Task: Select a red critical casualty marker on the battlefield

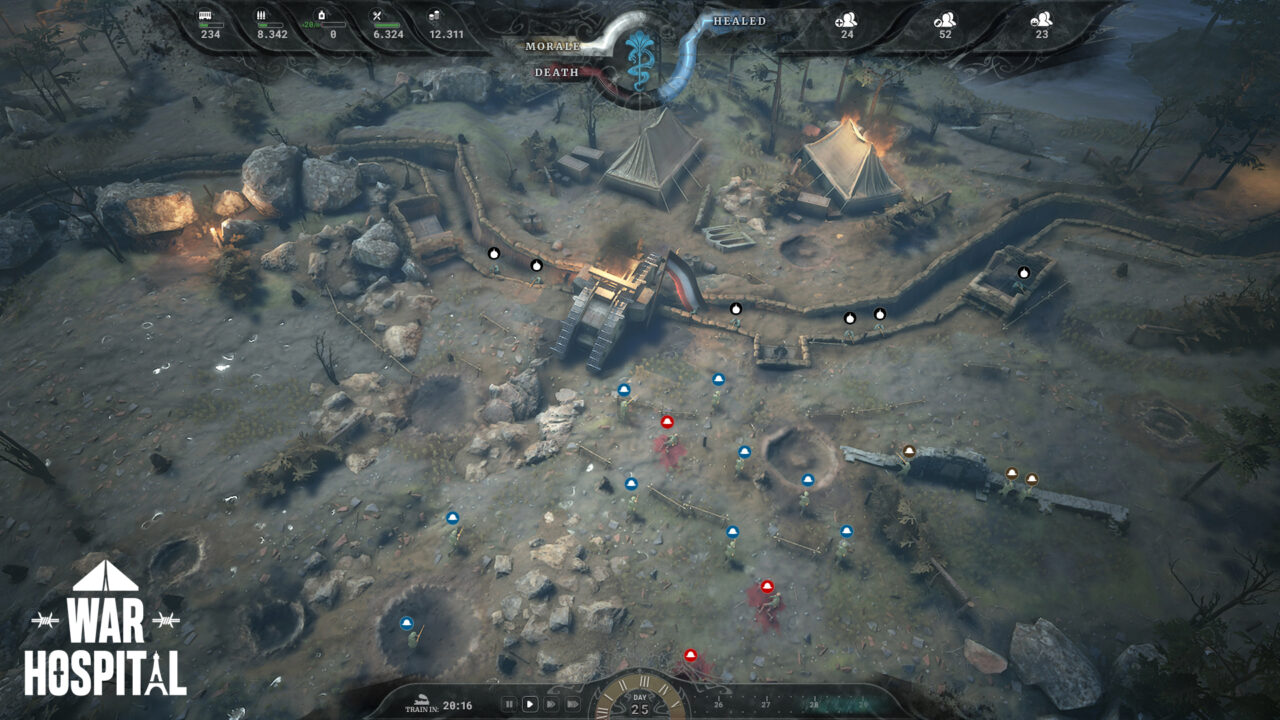Action: [665, 422]
